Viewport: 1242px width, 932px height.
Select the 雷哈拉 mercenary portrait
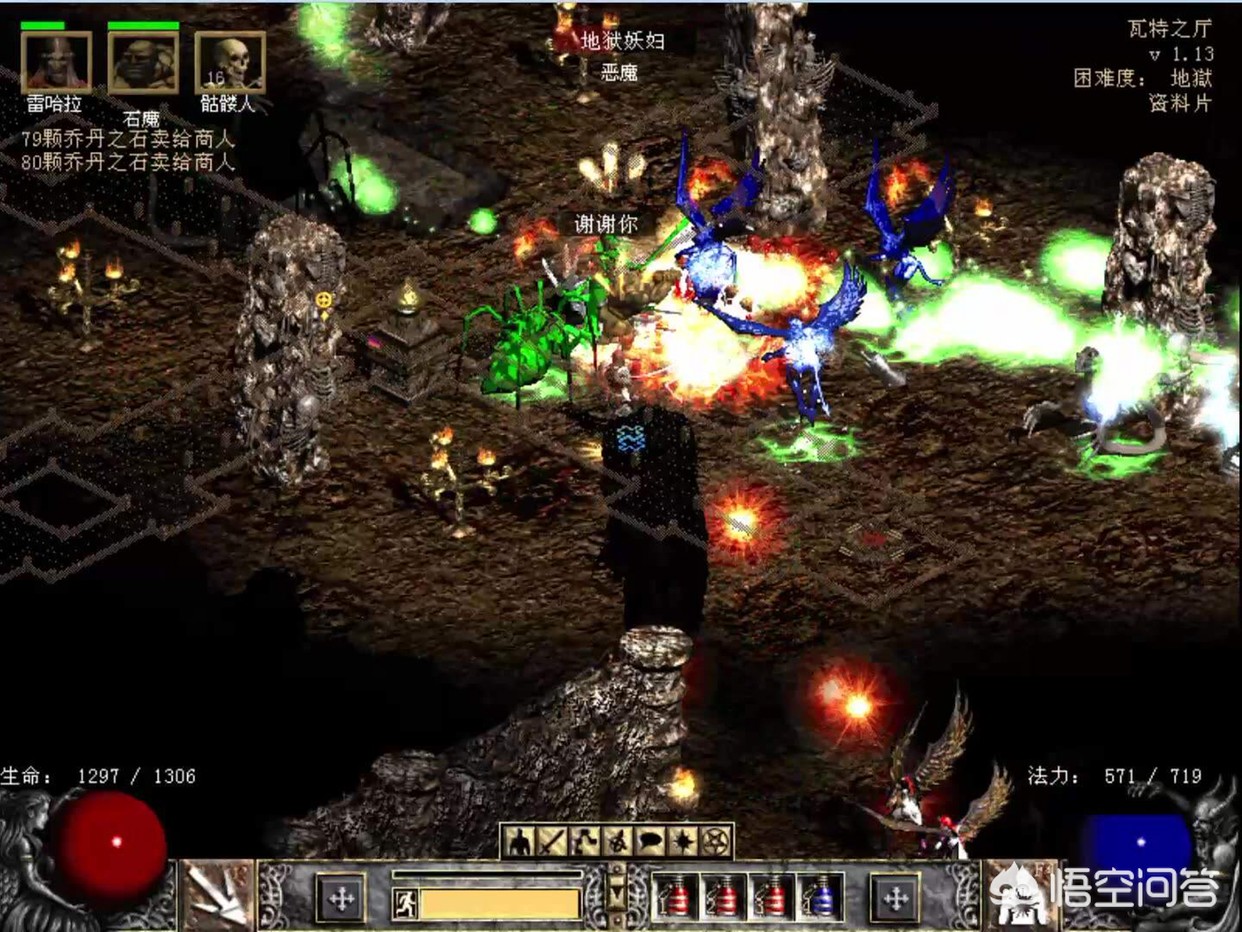pos(56,63)
